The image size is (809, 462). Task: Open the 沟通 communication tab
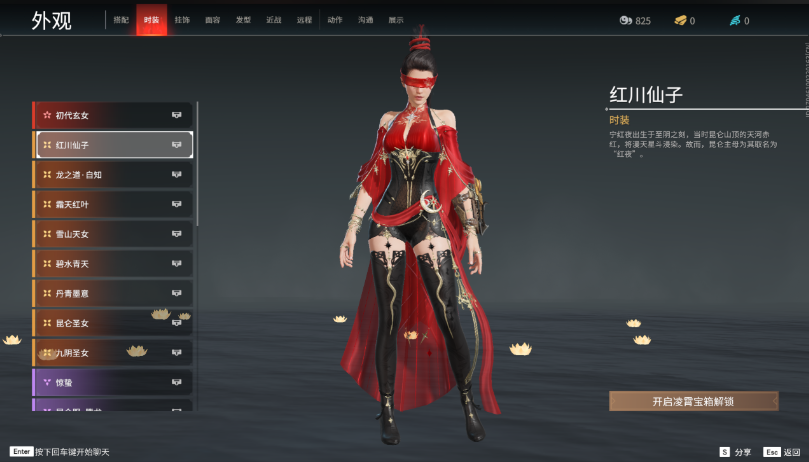[x=365, y=20]
